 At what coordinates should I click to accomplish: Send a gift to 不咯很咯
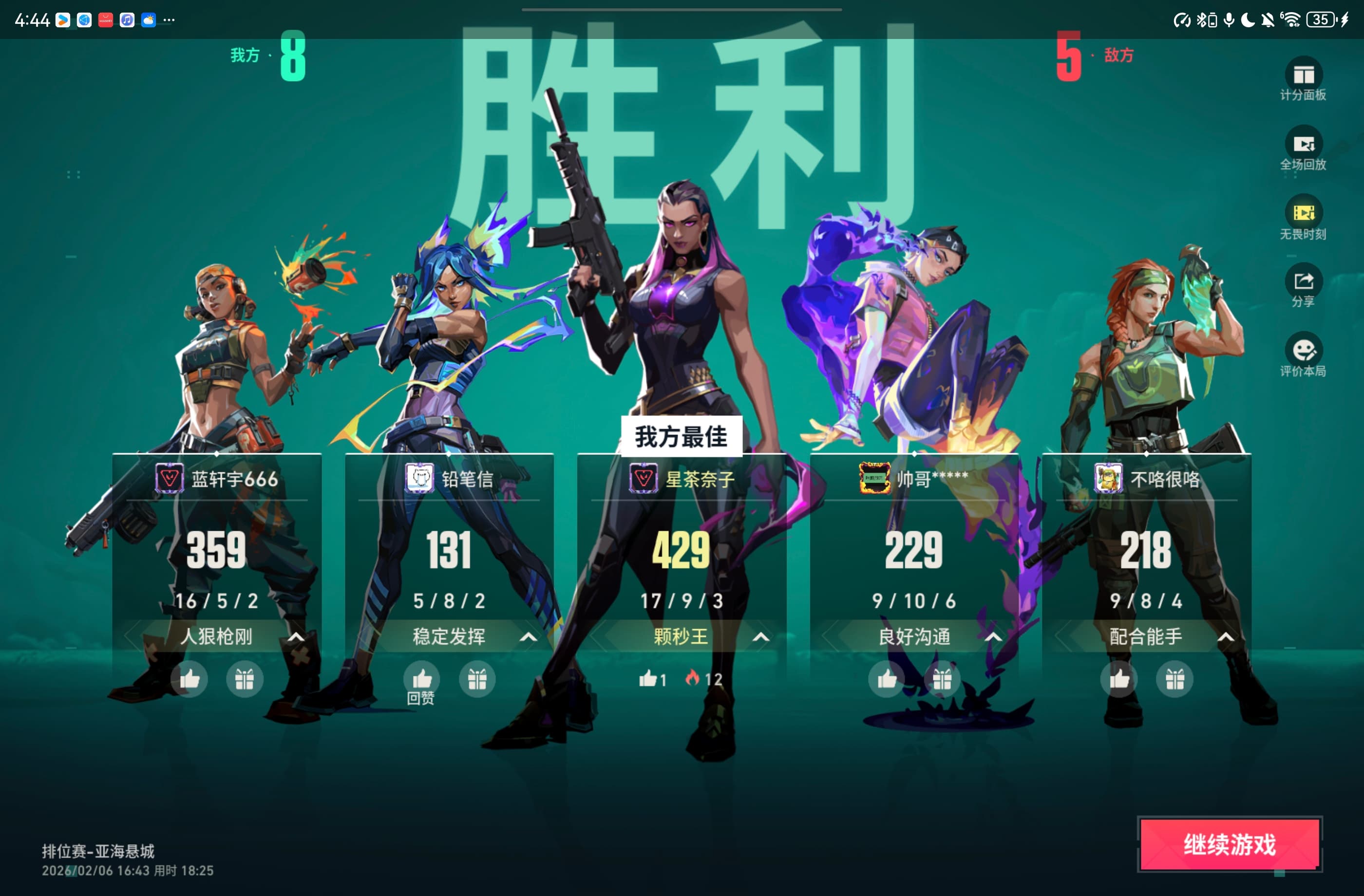click(1175, 679)
